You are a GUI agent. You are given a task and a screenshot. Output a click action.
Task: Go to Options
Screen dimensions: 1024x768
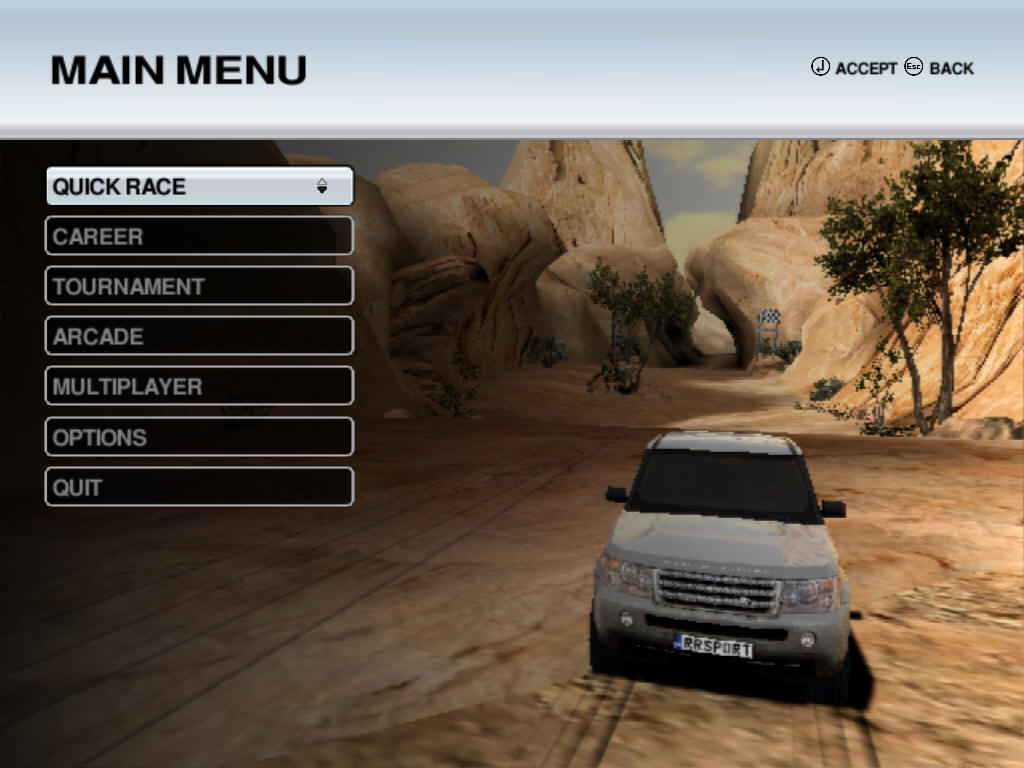pyautogui.click(x=199, y=437)
